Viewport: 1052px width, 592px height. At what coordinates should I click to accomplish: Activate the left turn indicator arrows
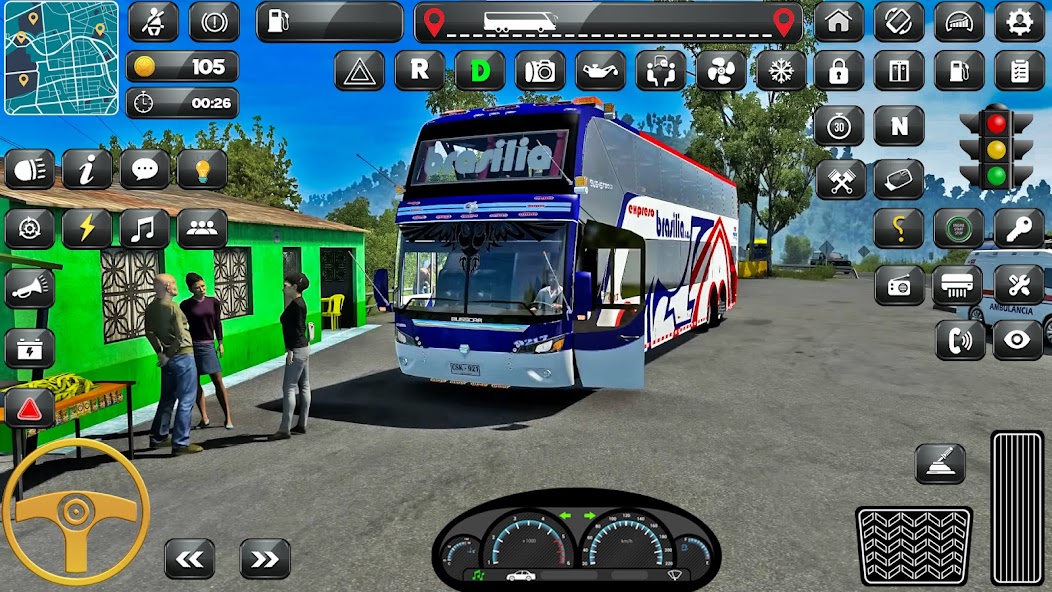[190, 559]
